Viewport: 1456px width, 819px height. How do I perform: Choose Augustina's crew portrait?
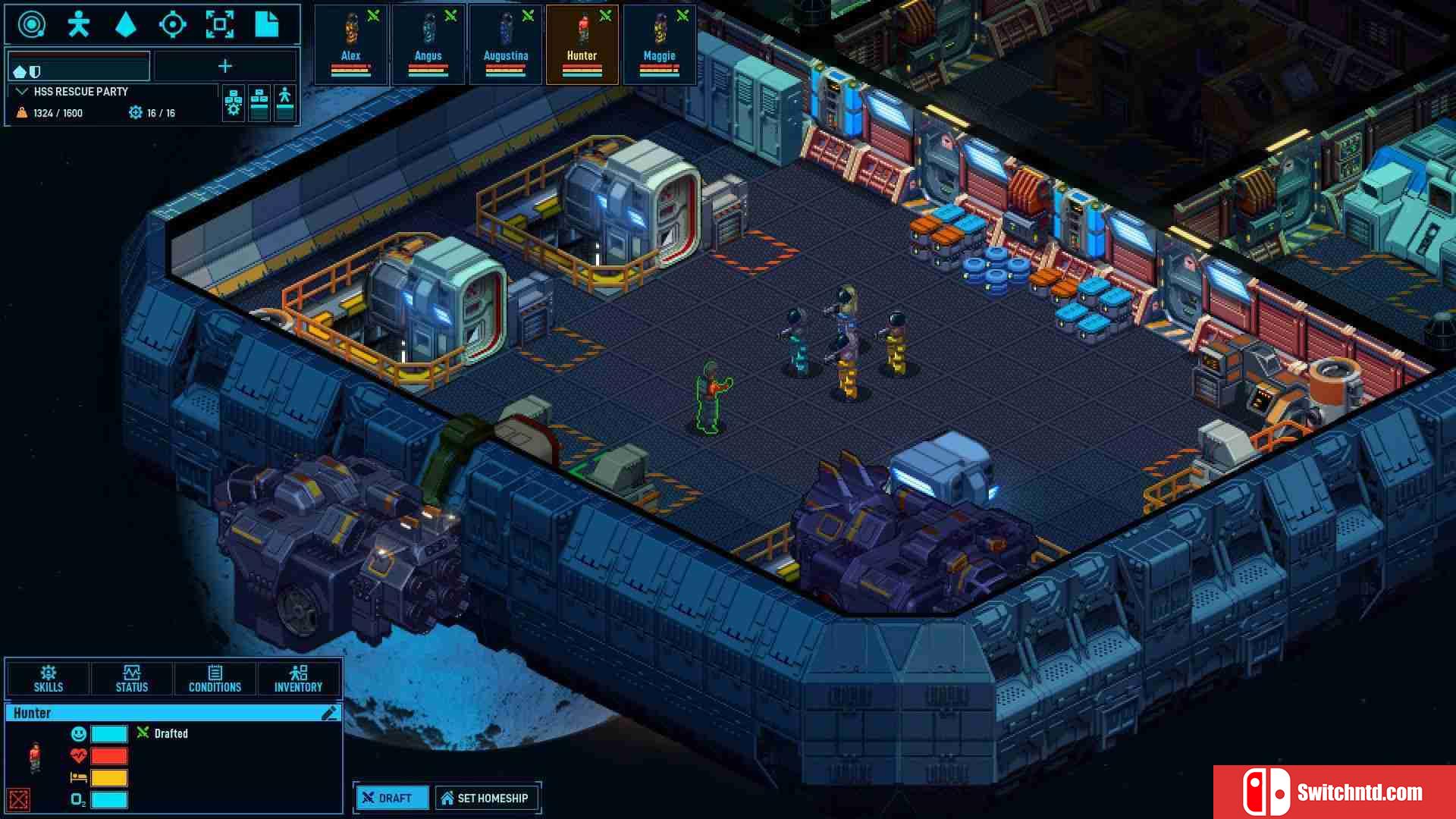click(506, 44)
